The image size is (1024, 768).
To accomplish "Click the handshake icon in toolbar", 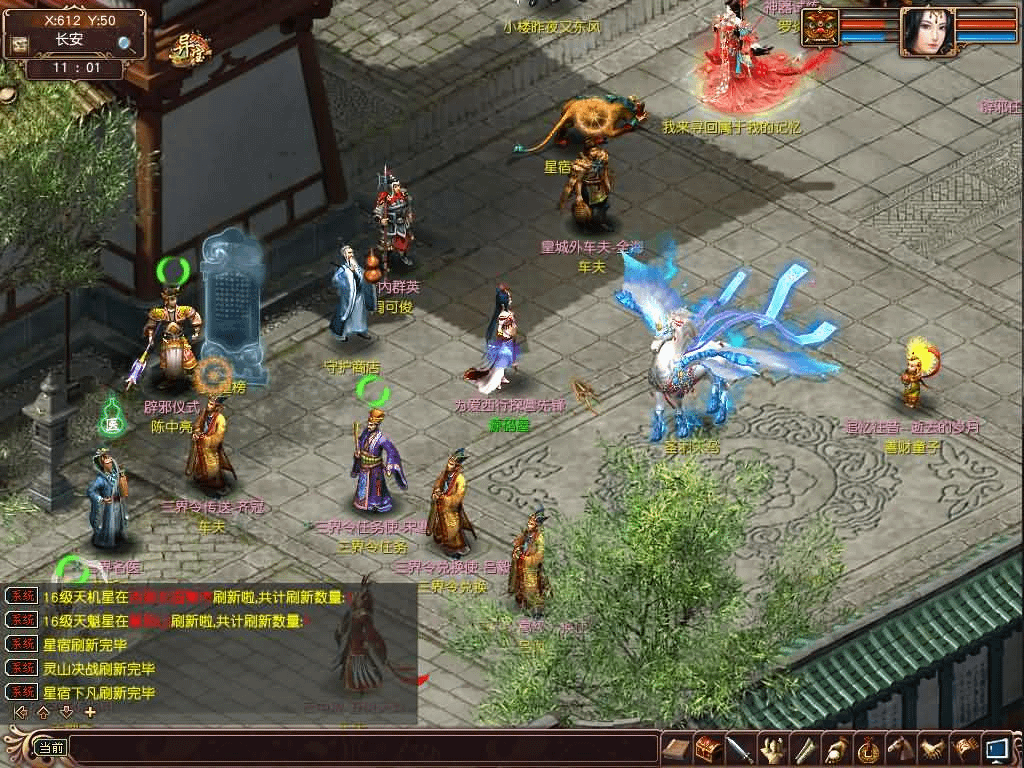I will [932, 748].
